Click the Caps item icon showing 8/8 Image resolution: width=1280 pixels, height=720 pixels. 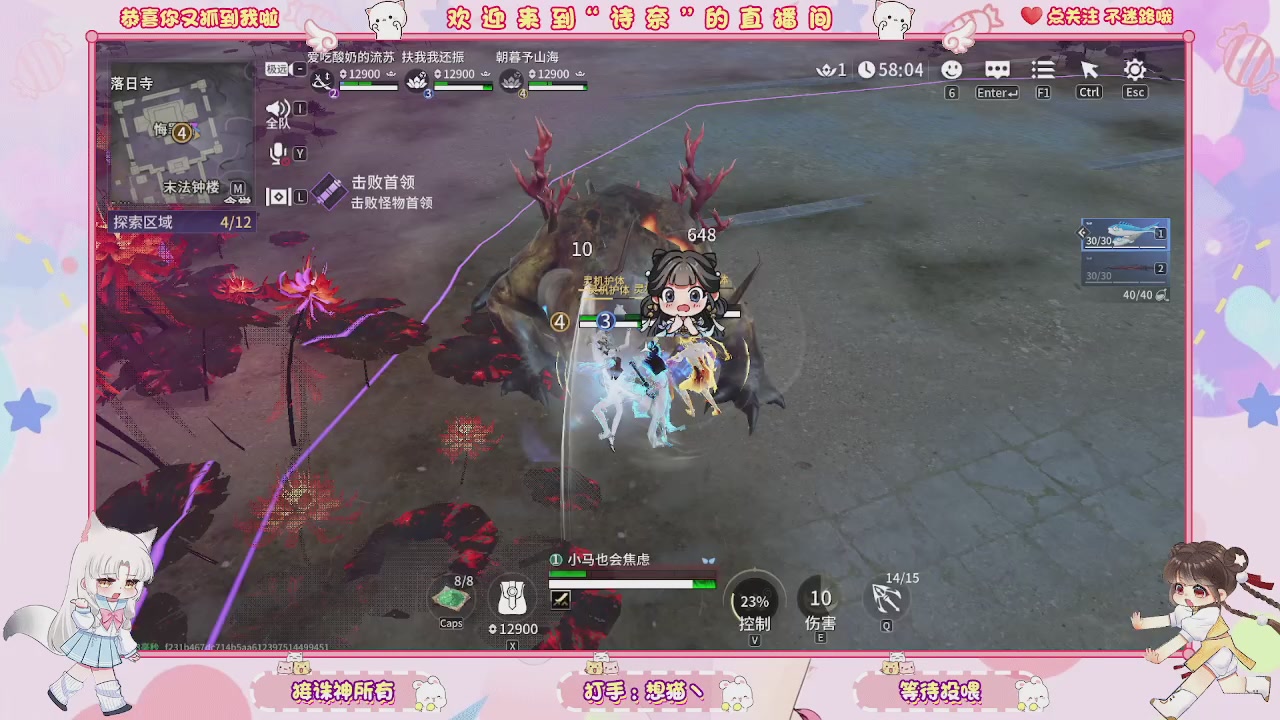point(451,598)
